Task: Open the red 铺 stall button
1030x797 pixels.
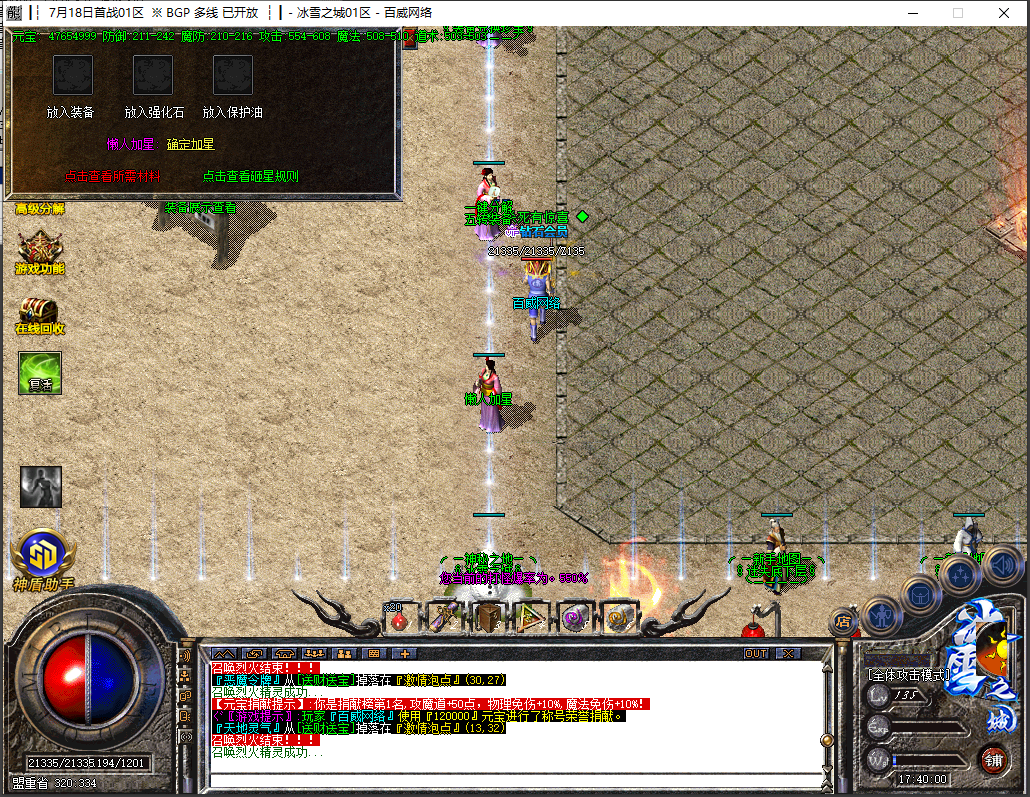Action: [993, 758]
